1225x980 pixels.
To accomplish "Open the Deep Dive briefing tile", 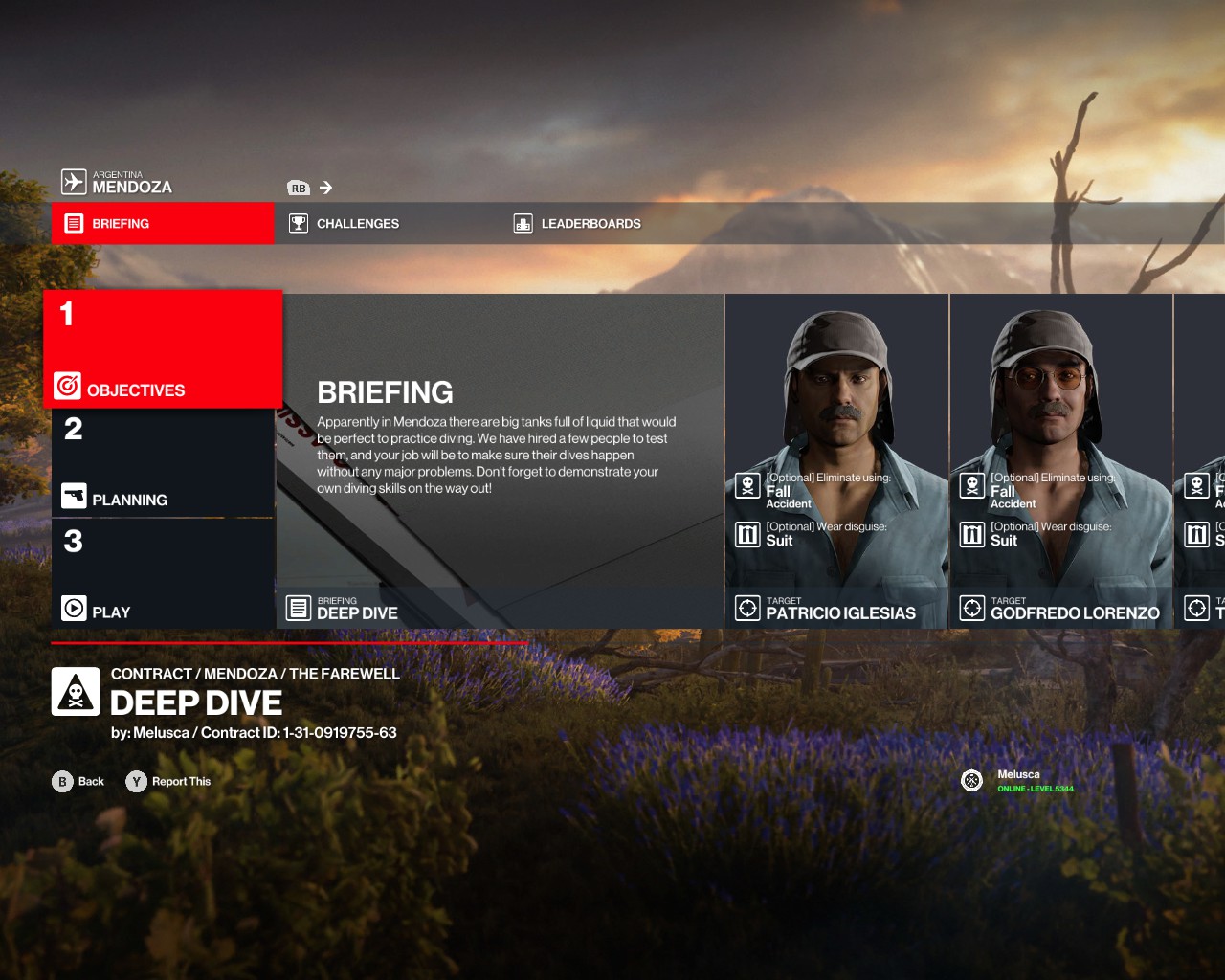I will tap(500, 461).
